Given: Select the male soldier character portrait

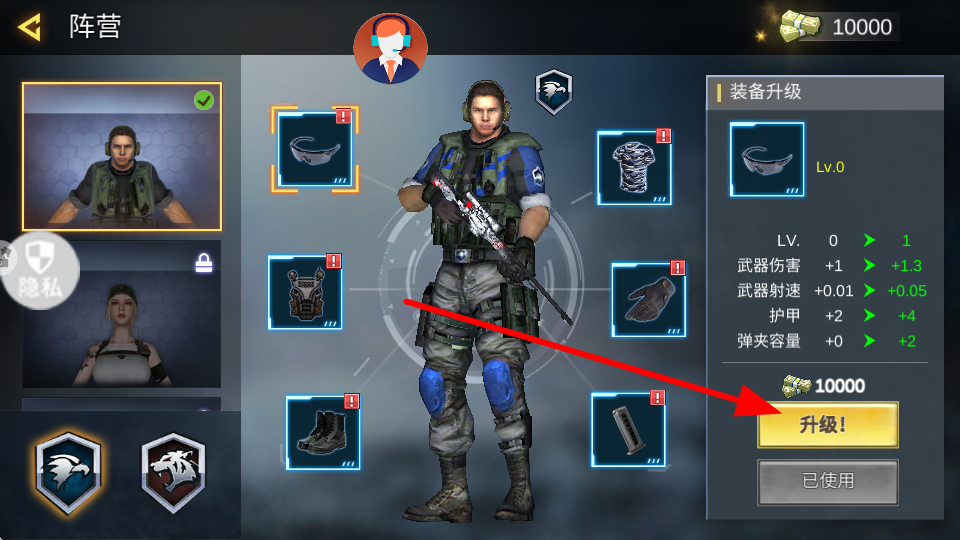Looking at the screenshot, I should 122,156.
